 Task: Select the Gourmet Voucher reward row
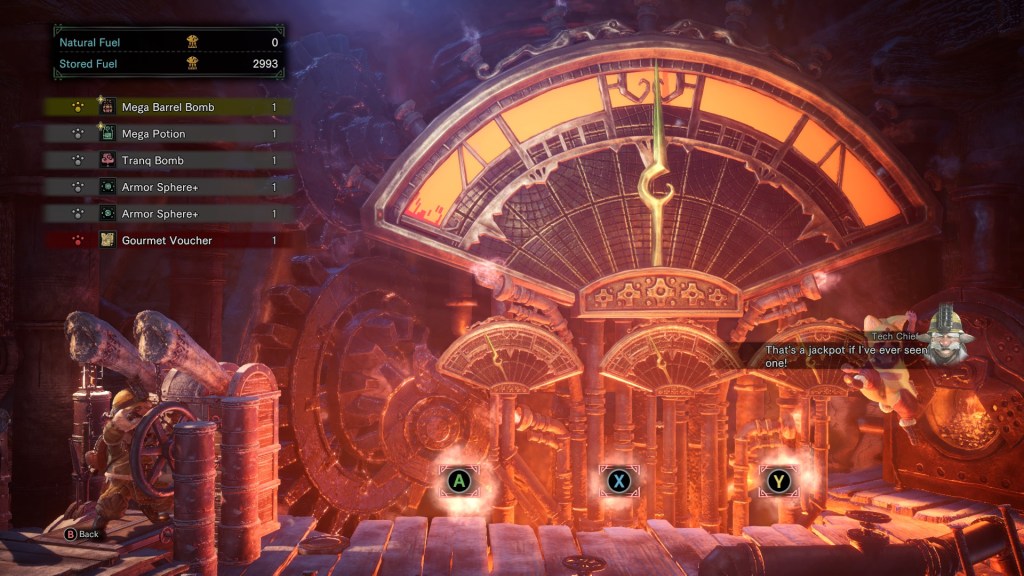click(x=168, y=240)
